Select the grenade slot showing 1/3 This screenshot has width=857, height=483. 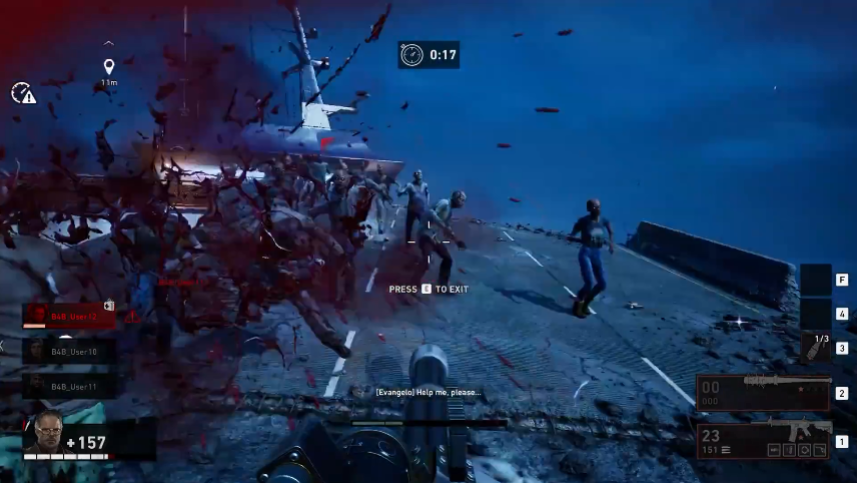[815, 347]
